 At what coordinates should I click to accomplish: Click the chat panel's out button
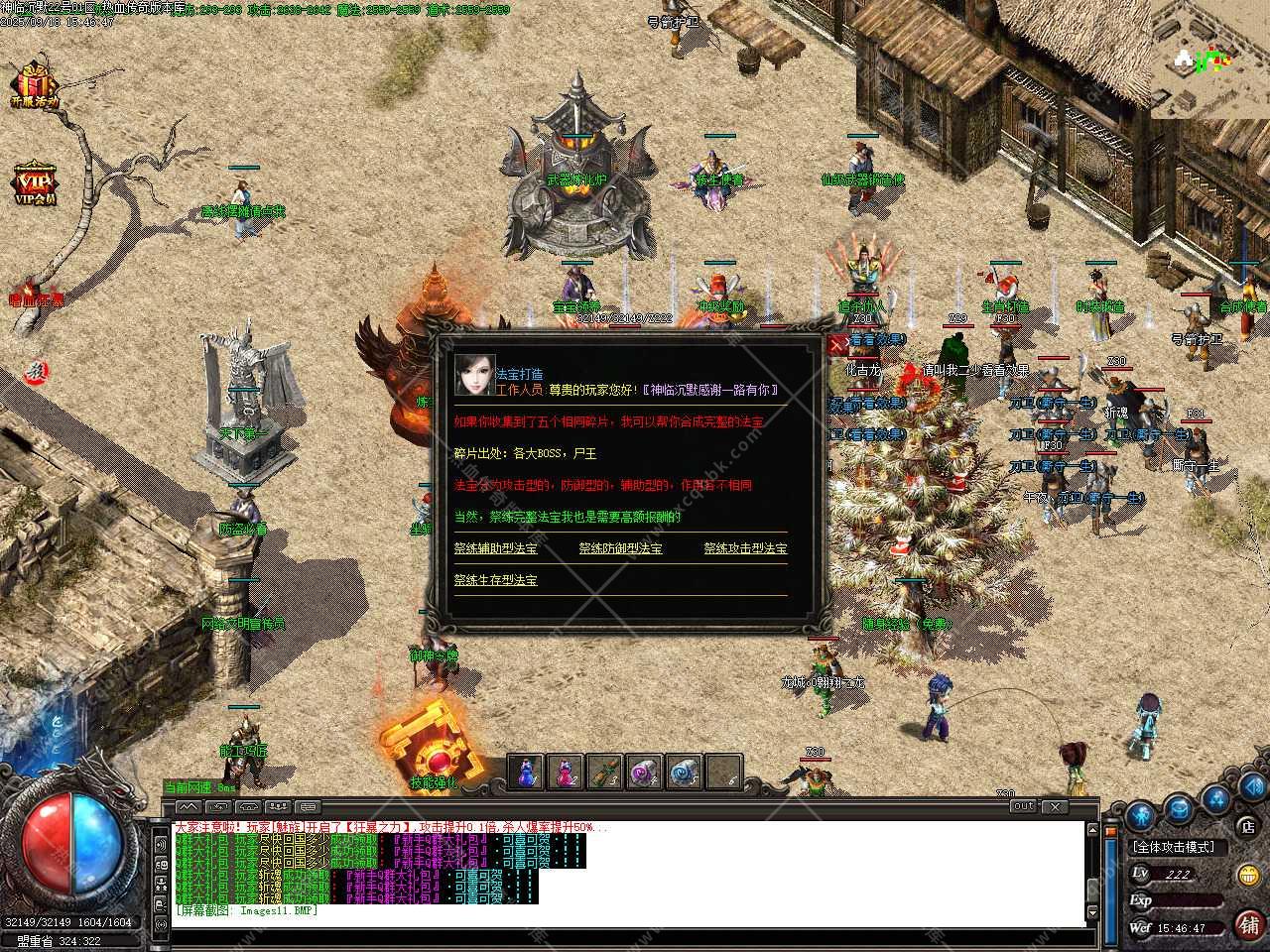tap(1024, 807)
